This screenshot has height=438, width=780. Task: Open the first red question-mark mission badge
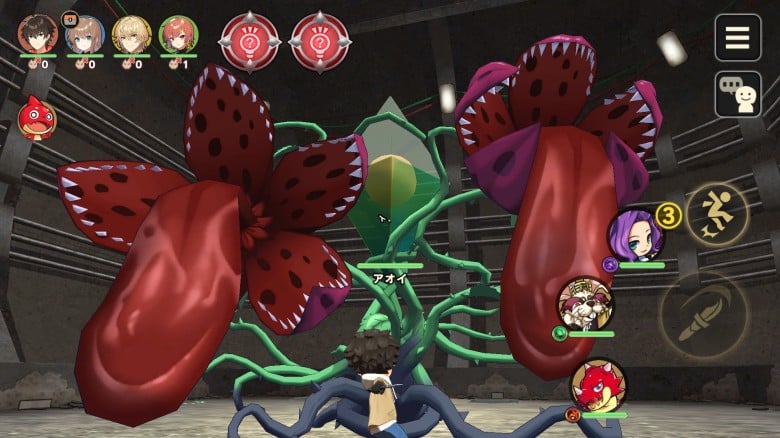point(249,42)
